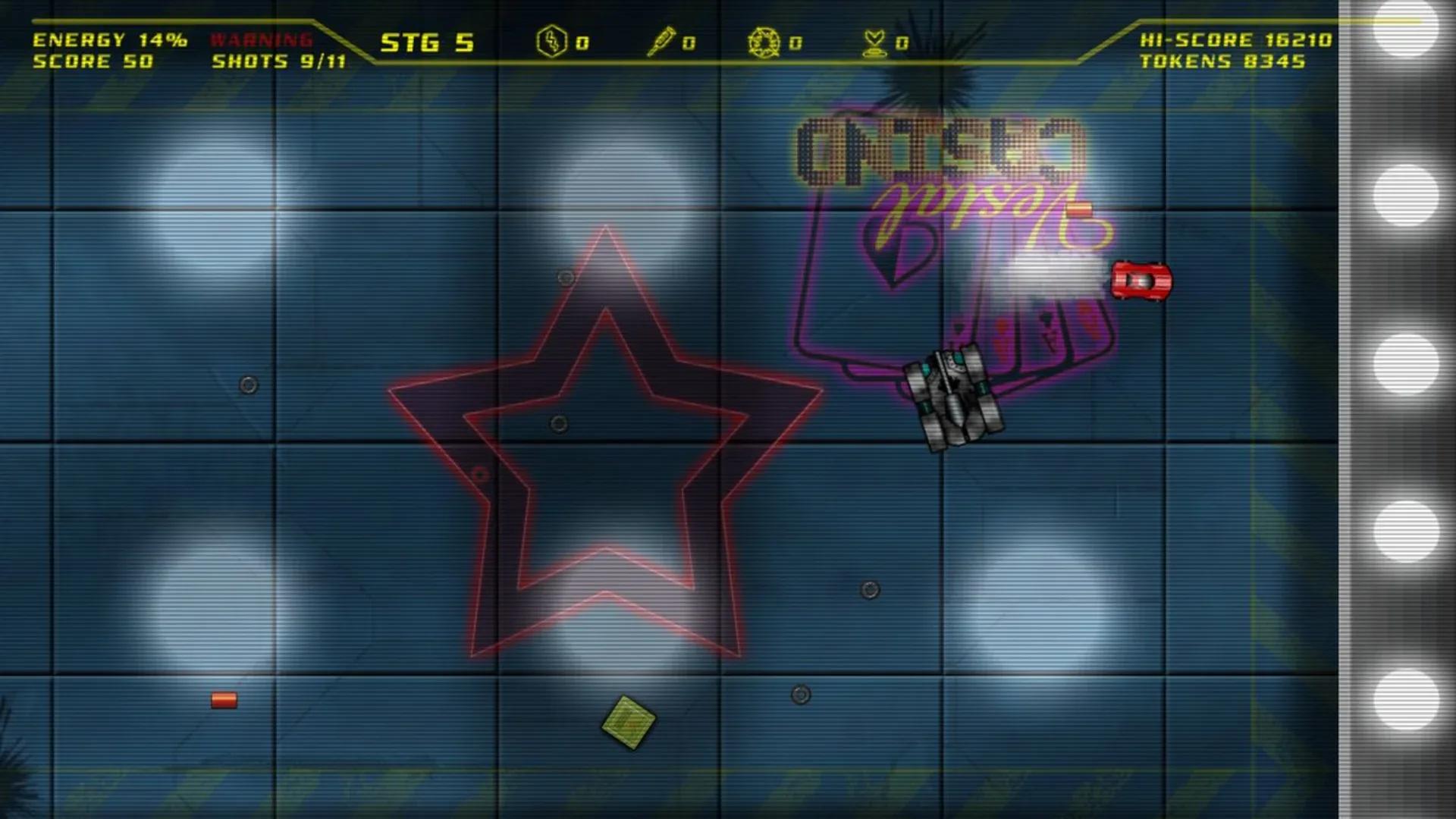This screenshot has height=819, width=1456.
Task: Click the red capsule pickup at bottom left
Action: [x=223, y=701]
